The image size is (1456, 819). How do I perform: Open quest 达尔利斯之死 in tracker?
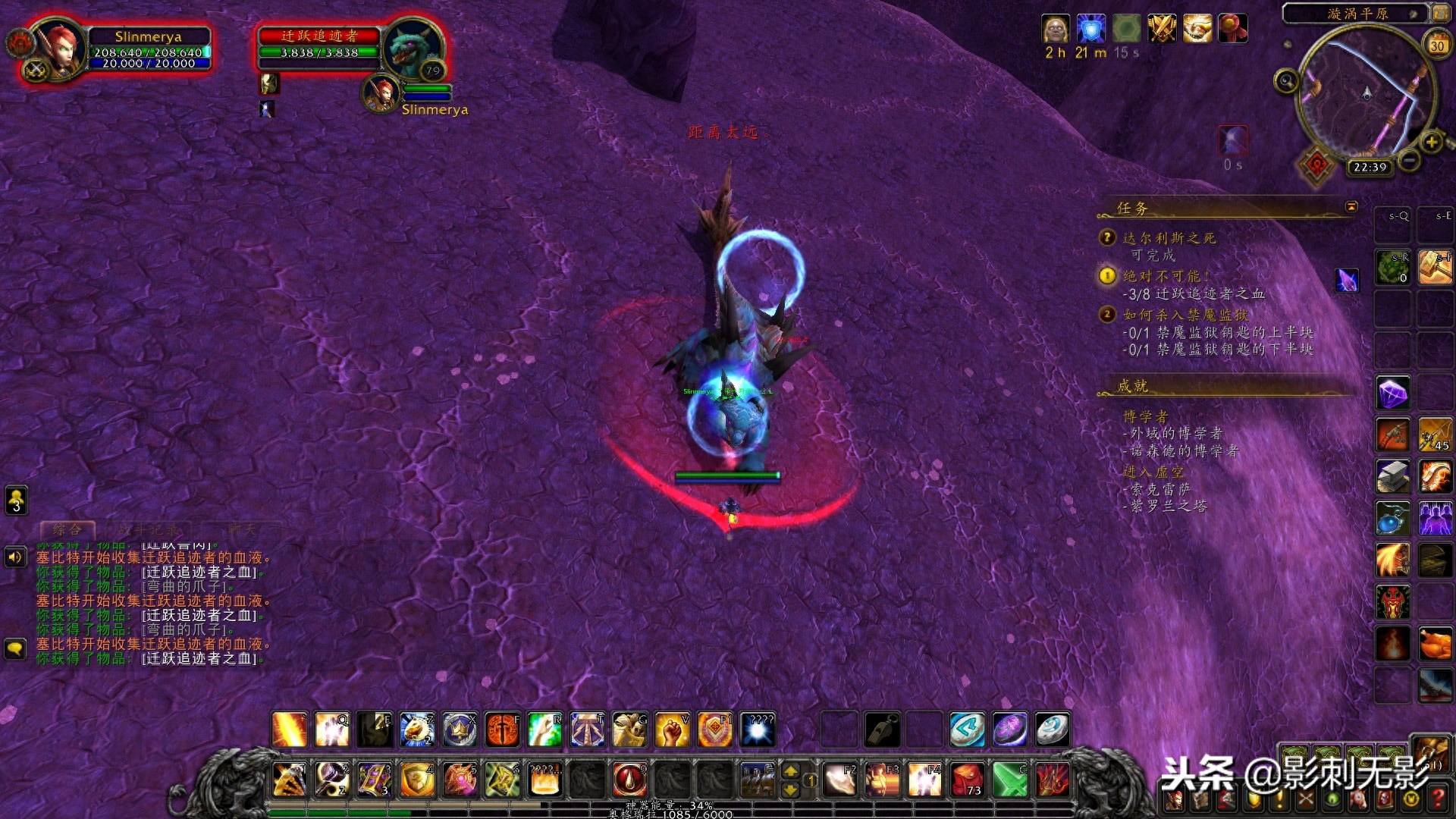[1169, 238]
